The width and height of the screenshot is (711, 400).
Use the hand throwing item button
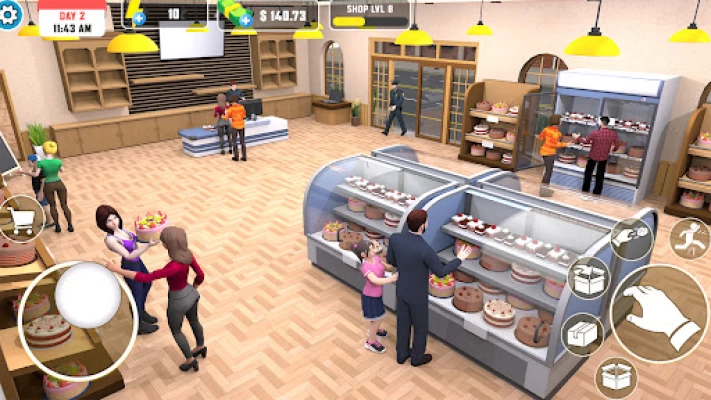631,238
